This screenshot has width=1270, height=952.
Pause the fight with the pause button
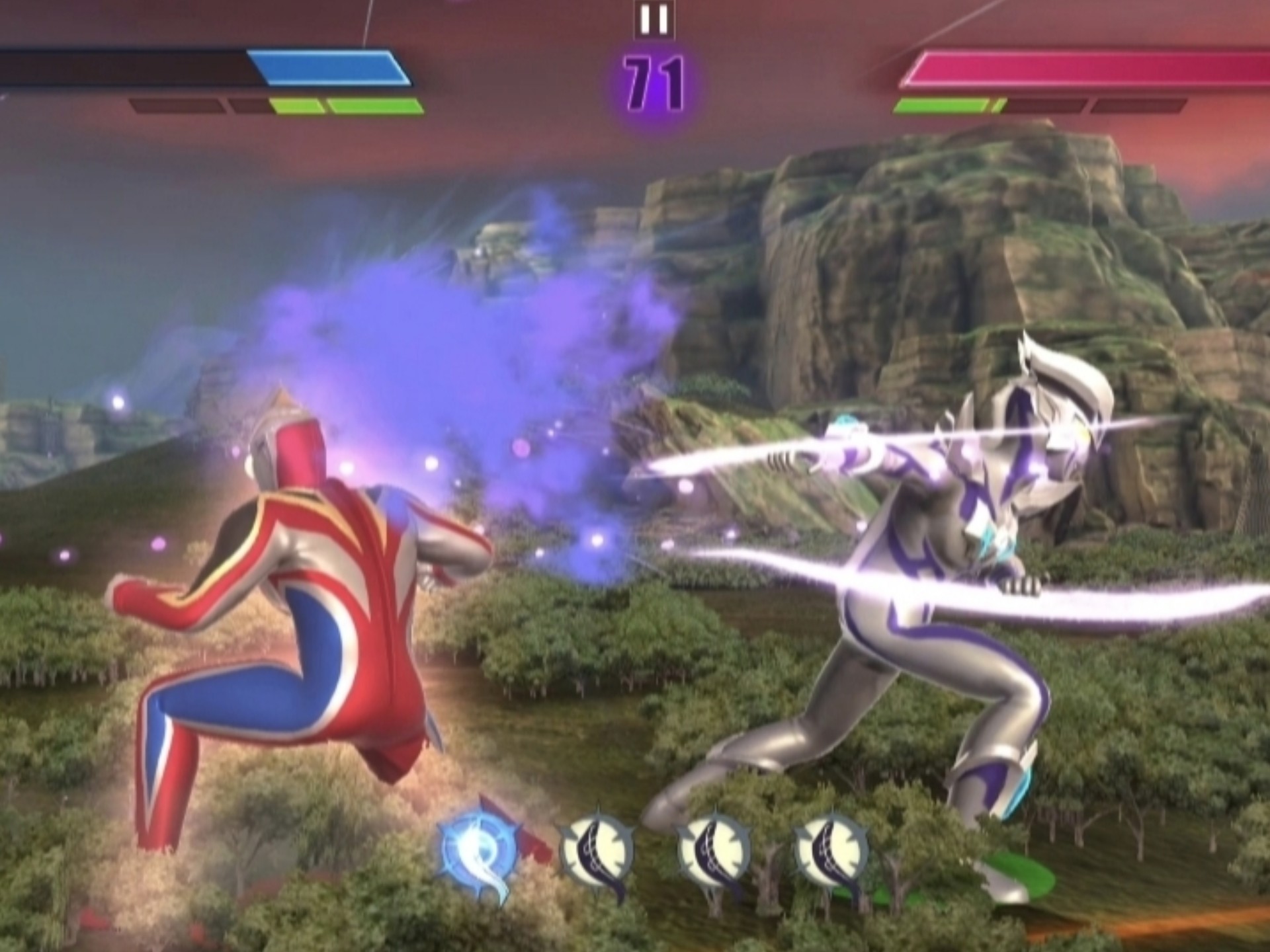tap(654, 20)
